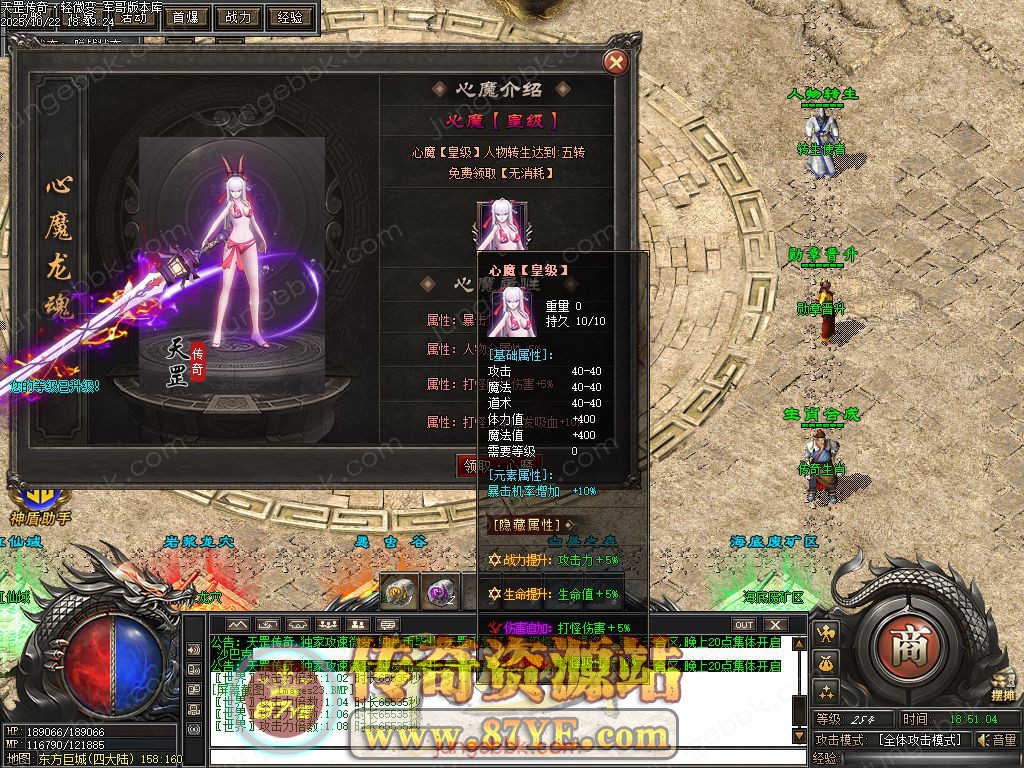
Task: Use the yellow spiral scroll hotbar item
Action: [400, 592]
